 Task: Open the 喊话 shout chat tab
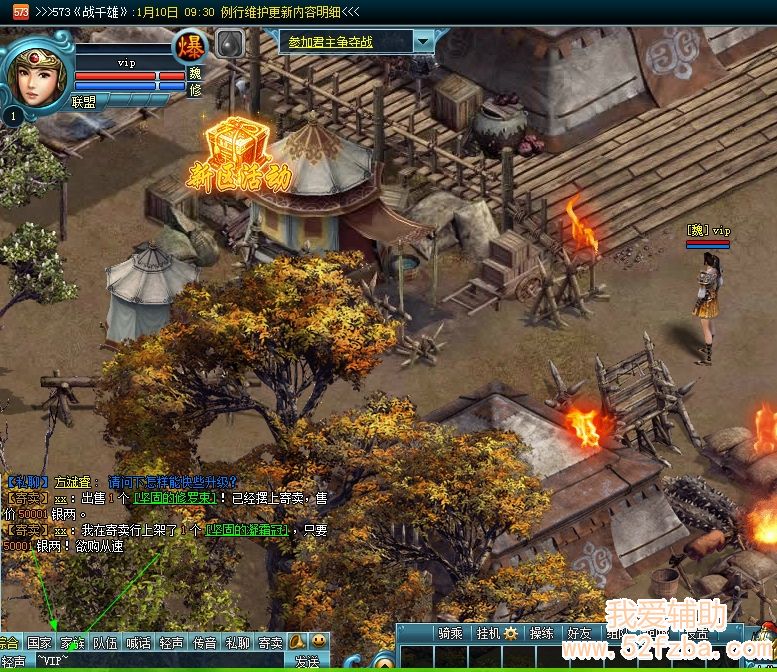138,643
